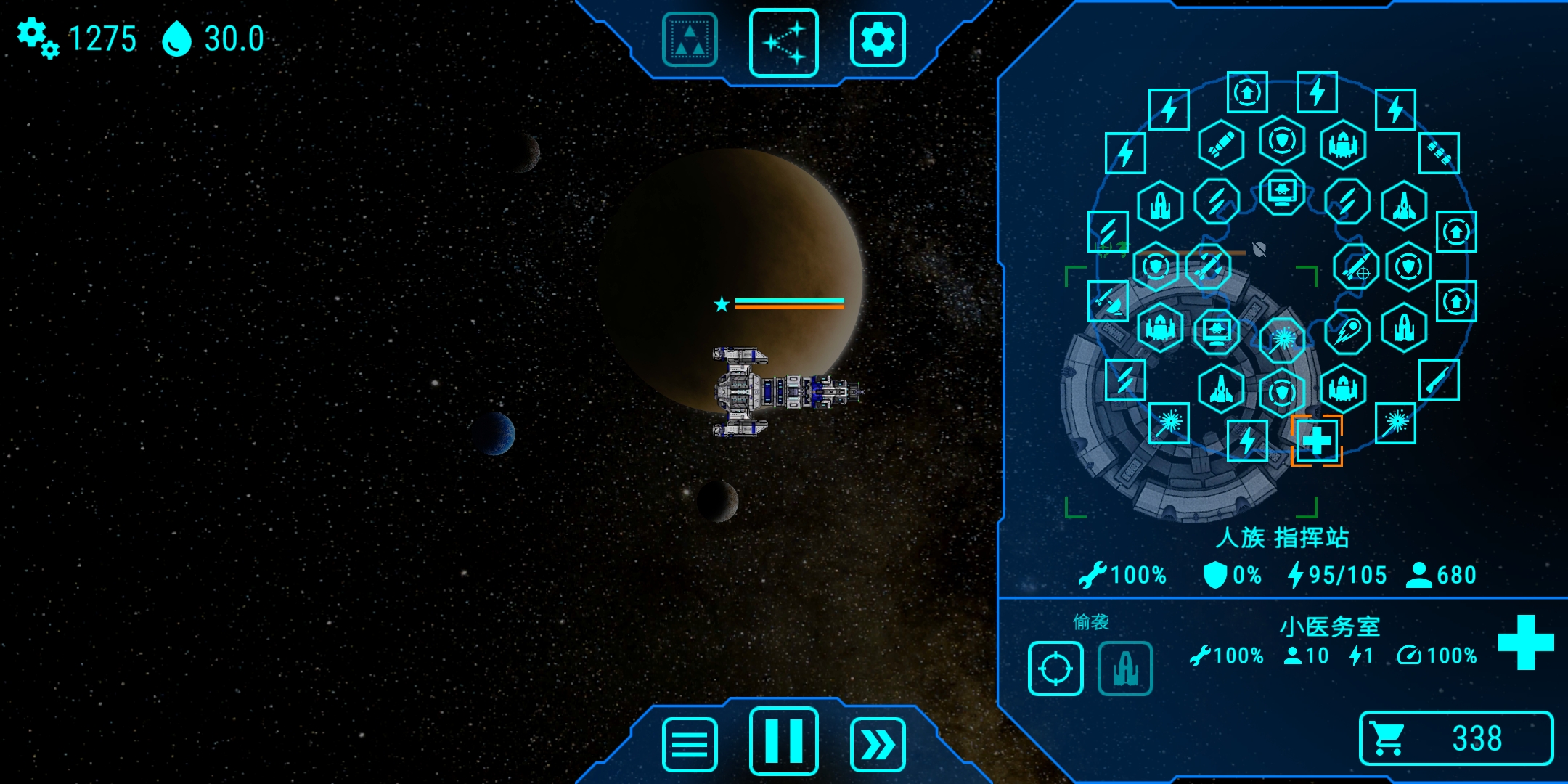Select the twin rockets hexagon module
The width and height of the screenshot is (1568, 784).
[1209, 267]
